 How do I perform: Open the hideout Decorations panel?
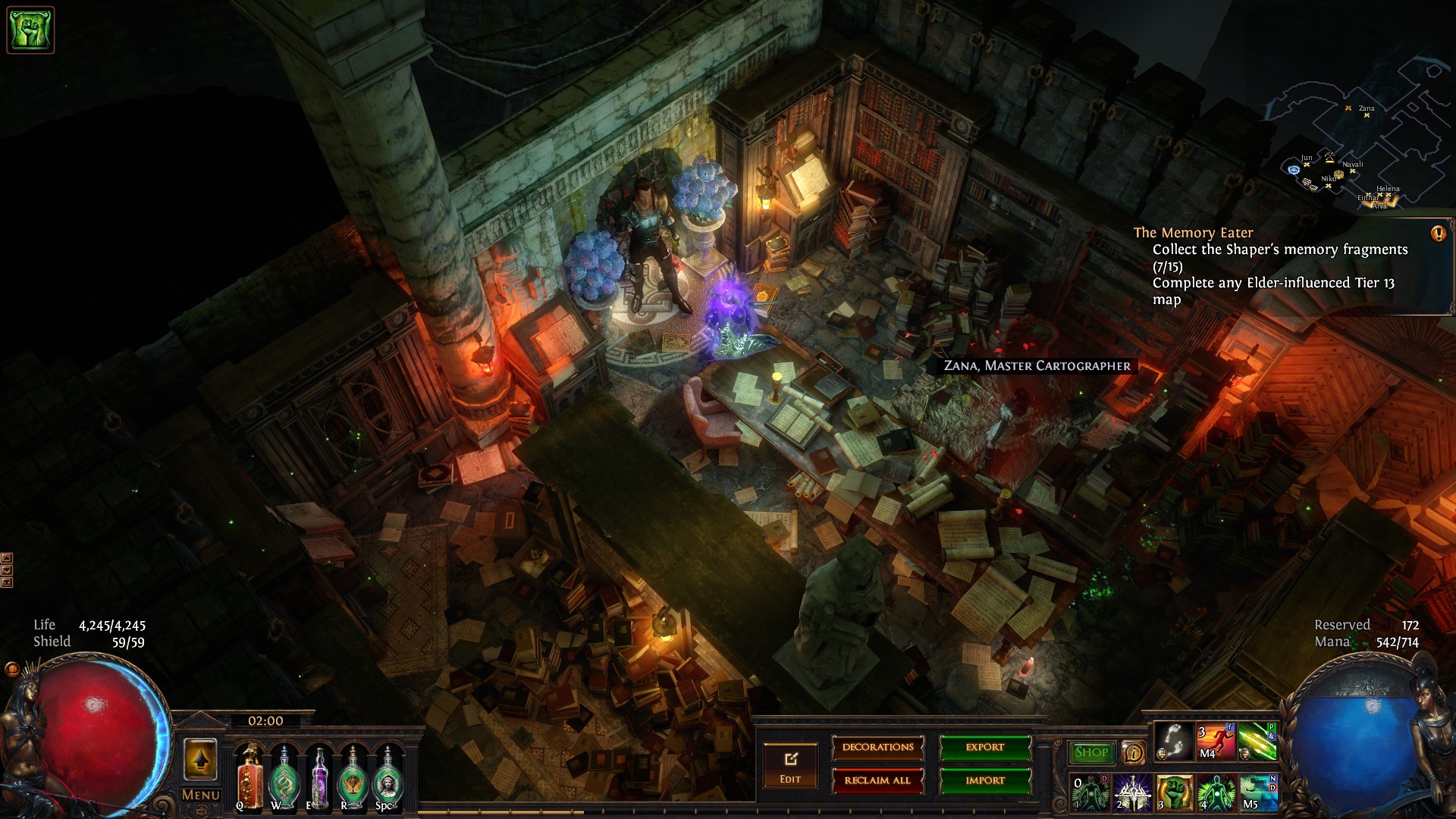(877, 748)
